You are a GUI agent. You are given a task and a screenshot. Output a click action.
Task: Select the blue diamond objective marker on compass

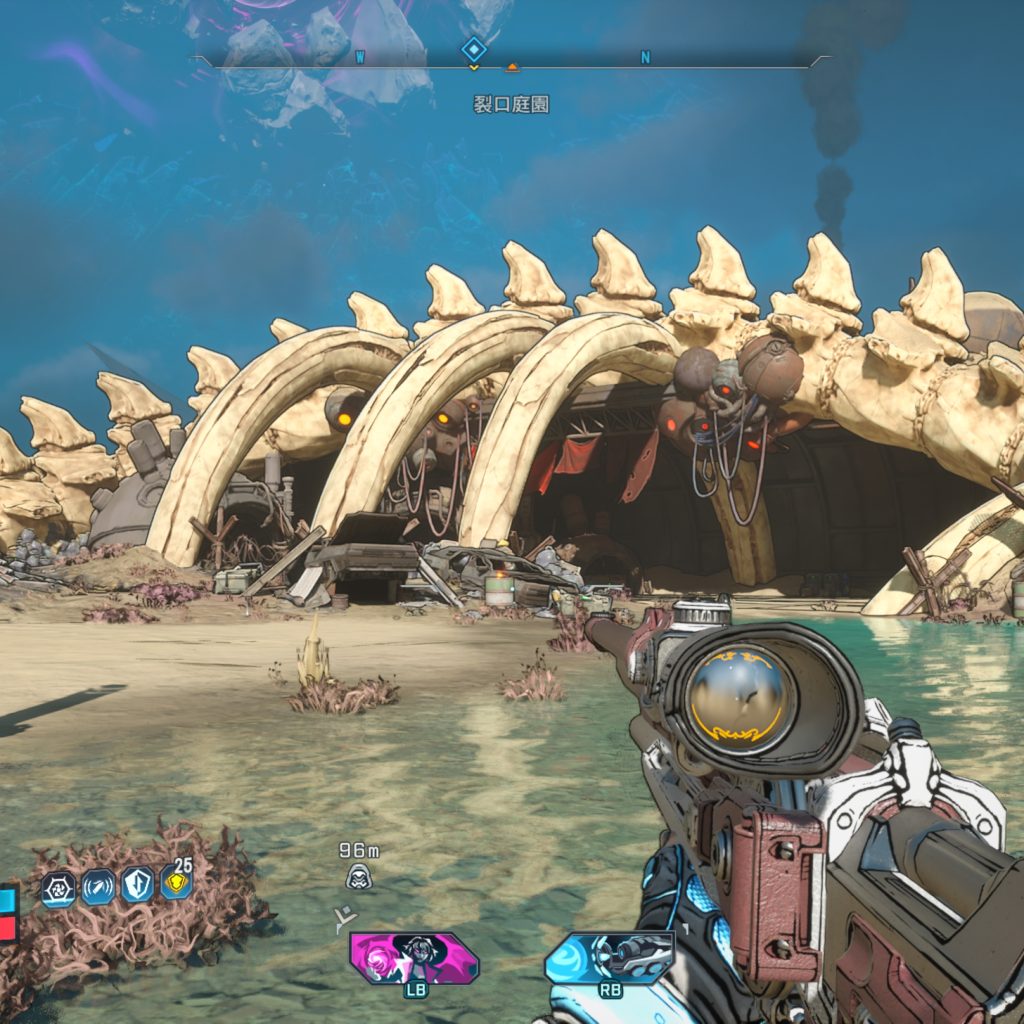coord(473,48)
